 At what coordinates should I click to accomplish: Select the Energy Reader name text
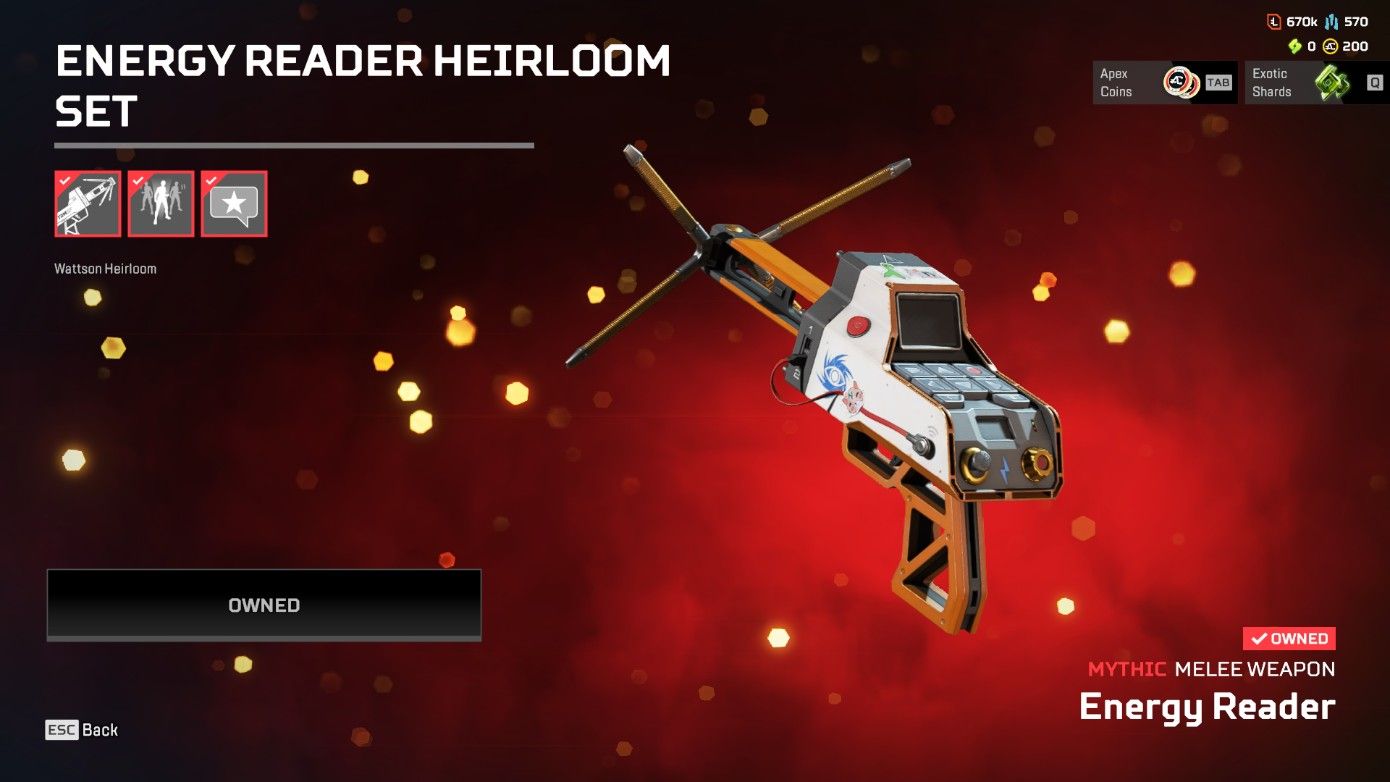1206,707
